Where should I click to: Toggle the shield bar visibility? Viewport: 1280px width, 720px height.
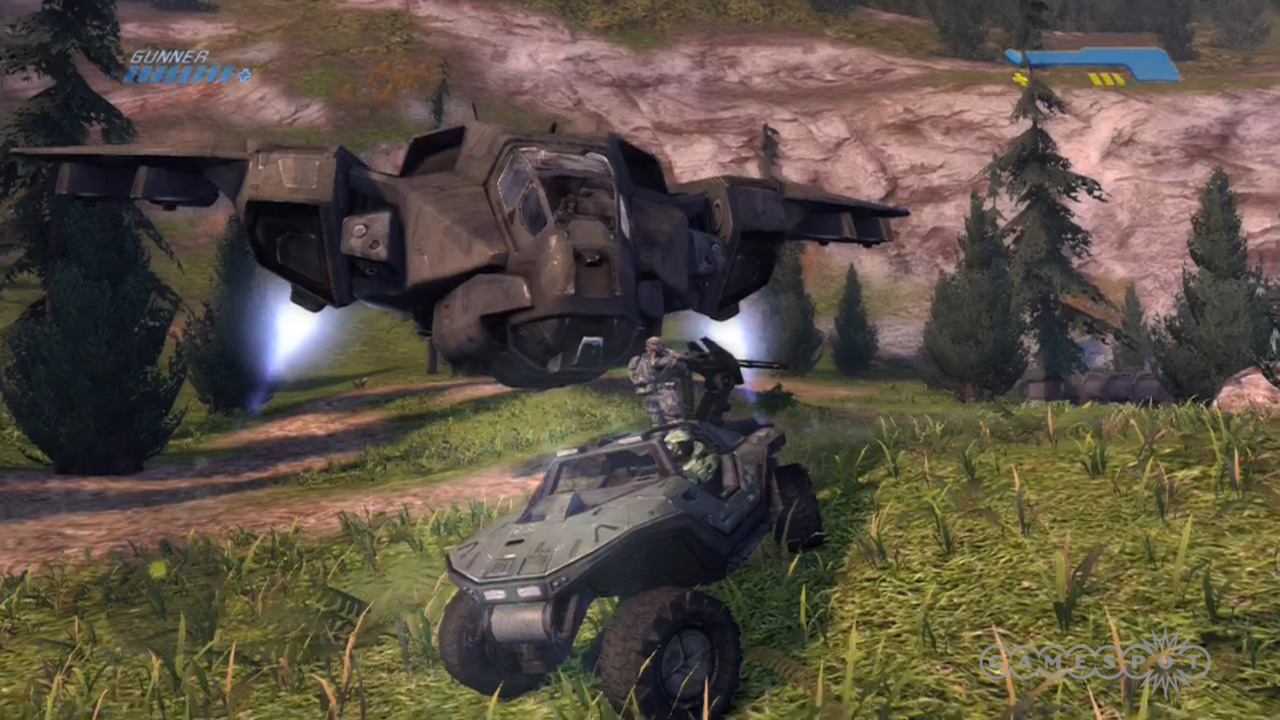[x=1090, y=58]
